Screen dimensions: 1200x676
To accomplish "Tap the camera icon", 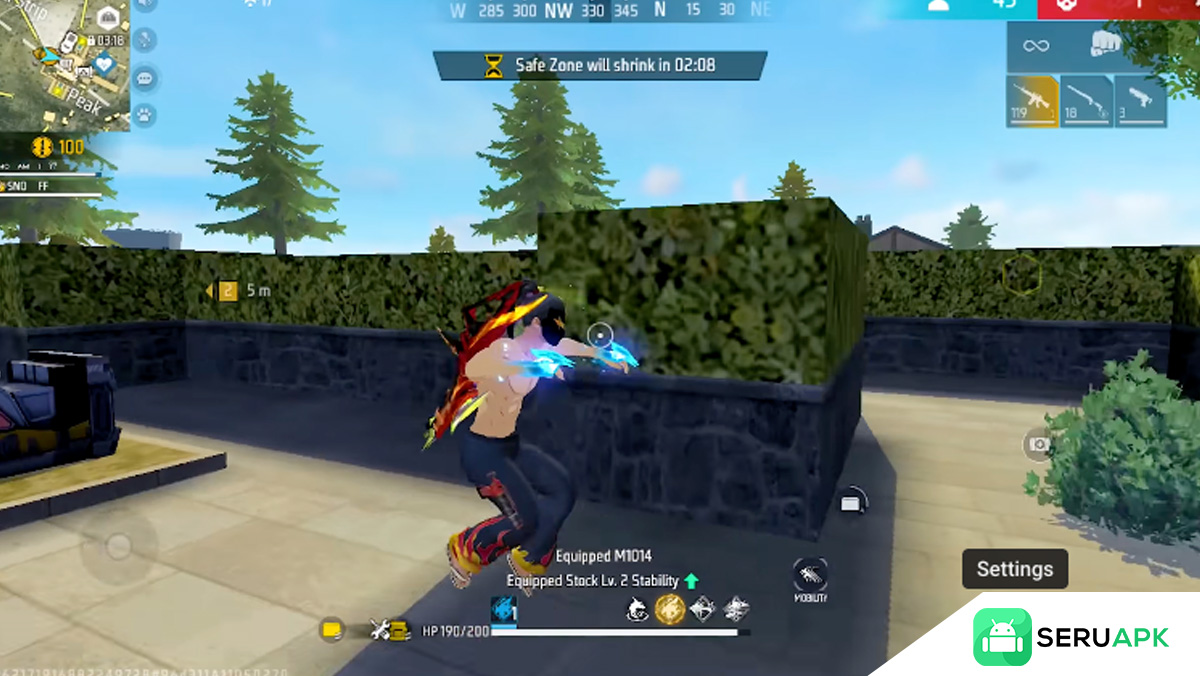I will [1039, 445].
